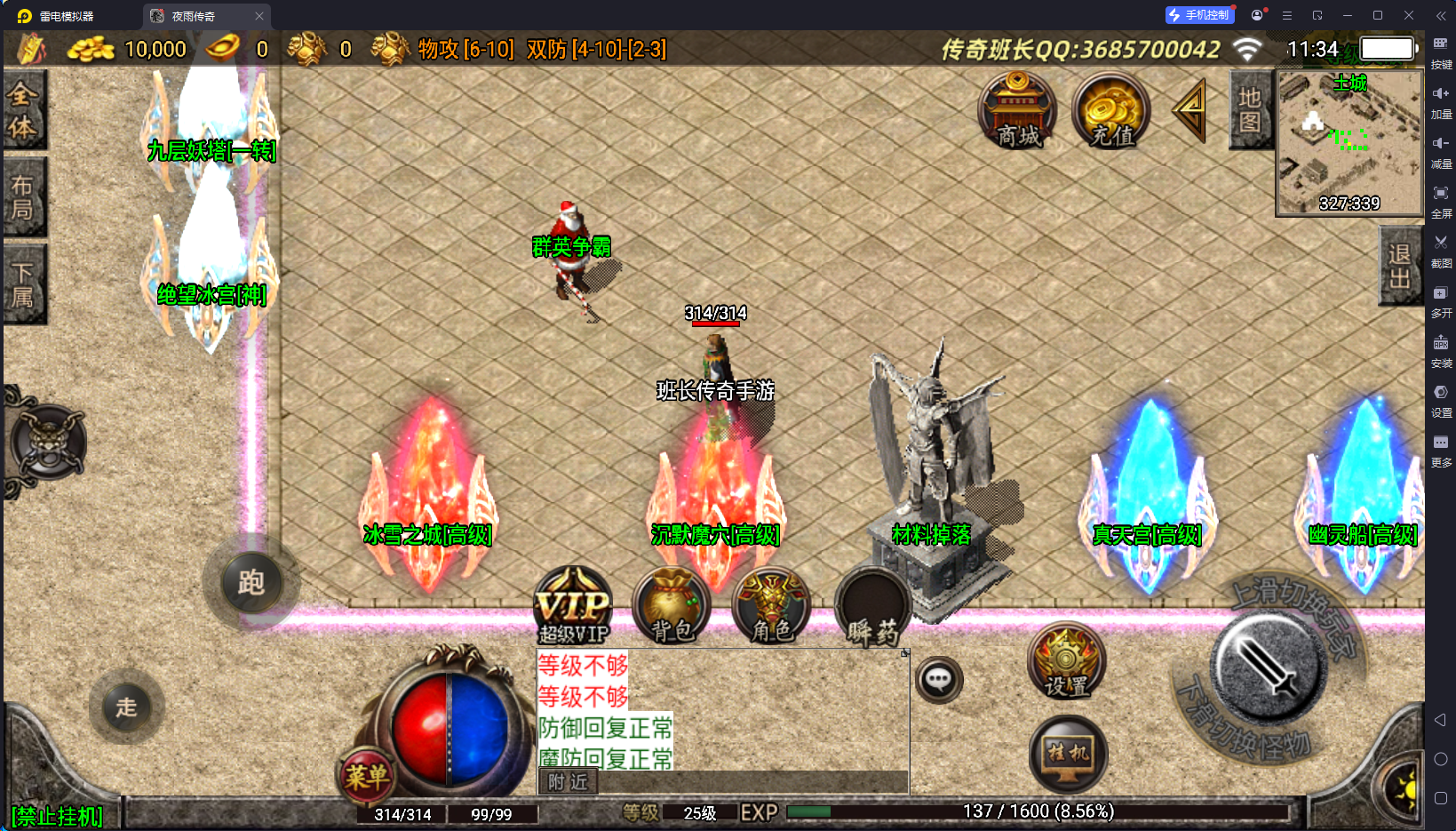Screen dimensions: 1456x831
Task: Open the 商城 shop
Action: coord(1017,112)
